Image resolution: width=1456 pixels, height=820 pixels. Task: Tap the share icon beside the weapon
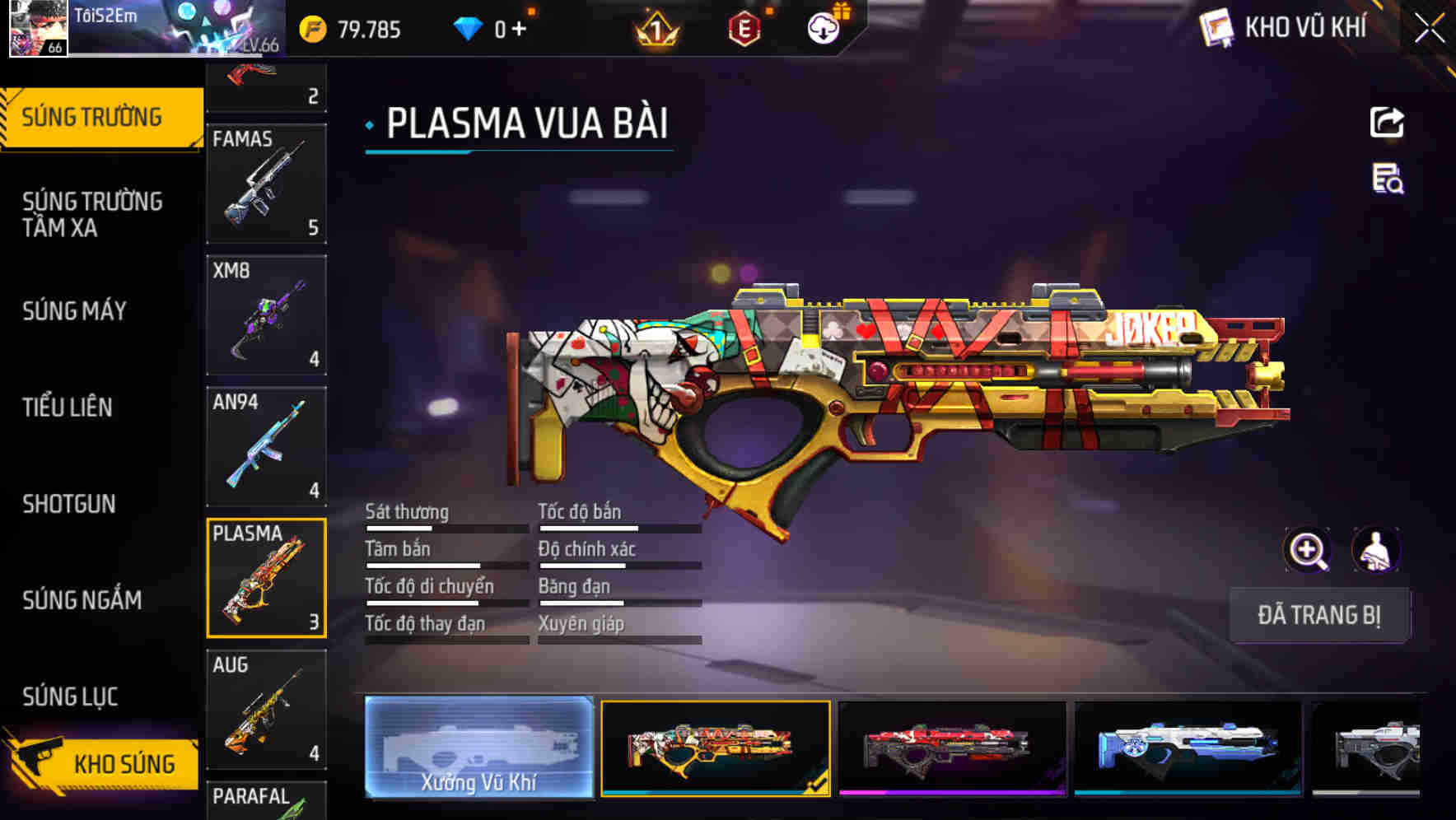1388,122
